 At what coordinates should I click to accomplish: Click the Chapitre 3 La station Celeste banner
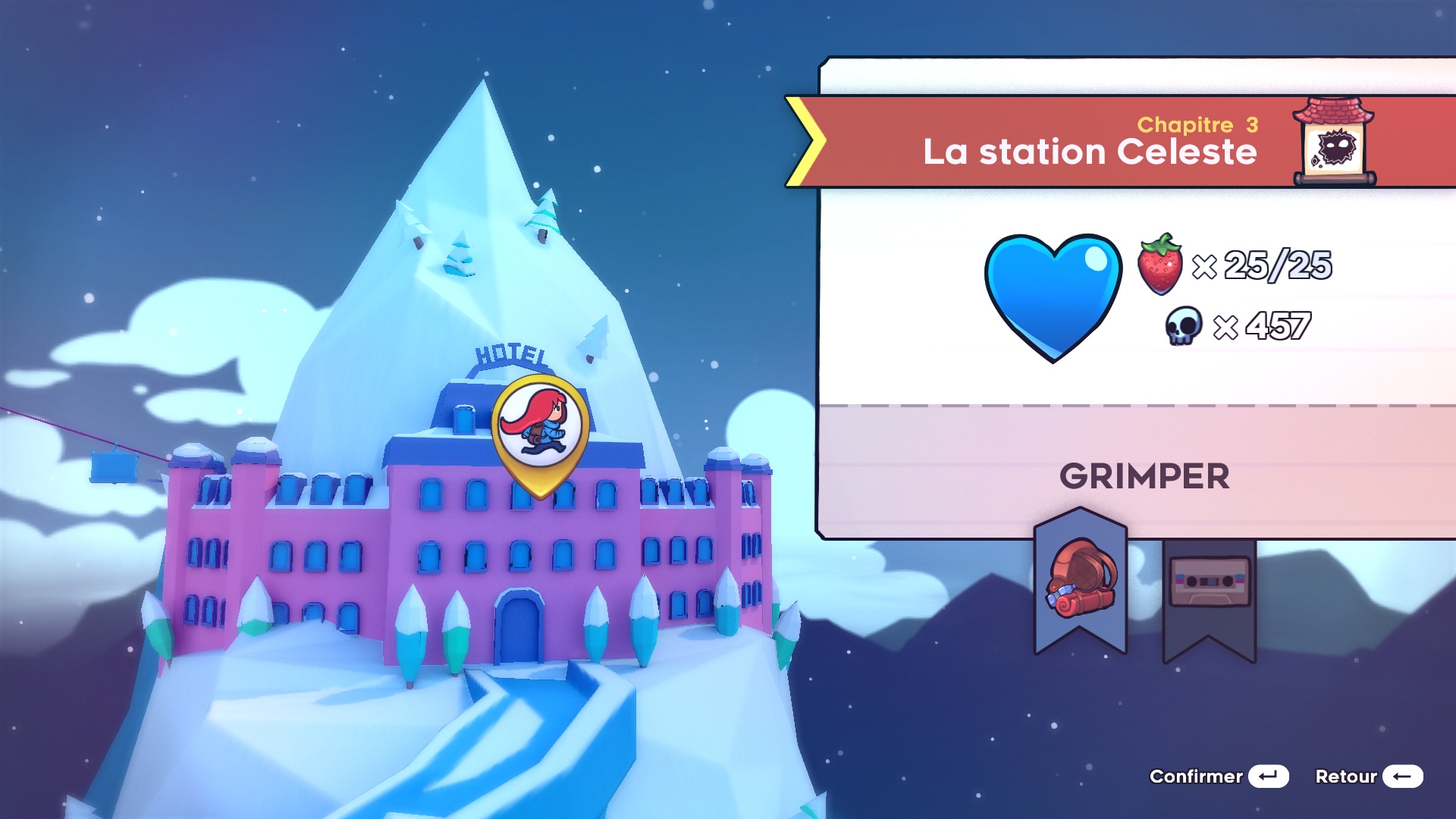click(x=1089, y=142)
